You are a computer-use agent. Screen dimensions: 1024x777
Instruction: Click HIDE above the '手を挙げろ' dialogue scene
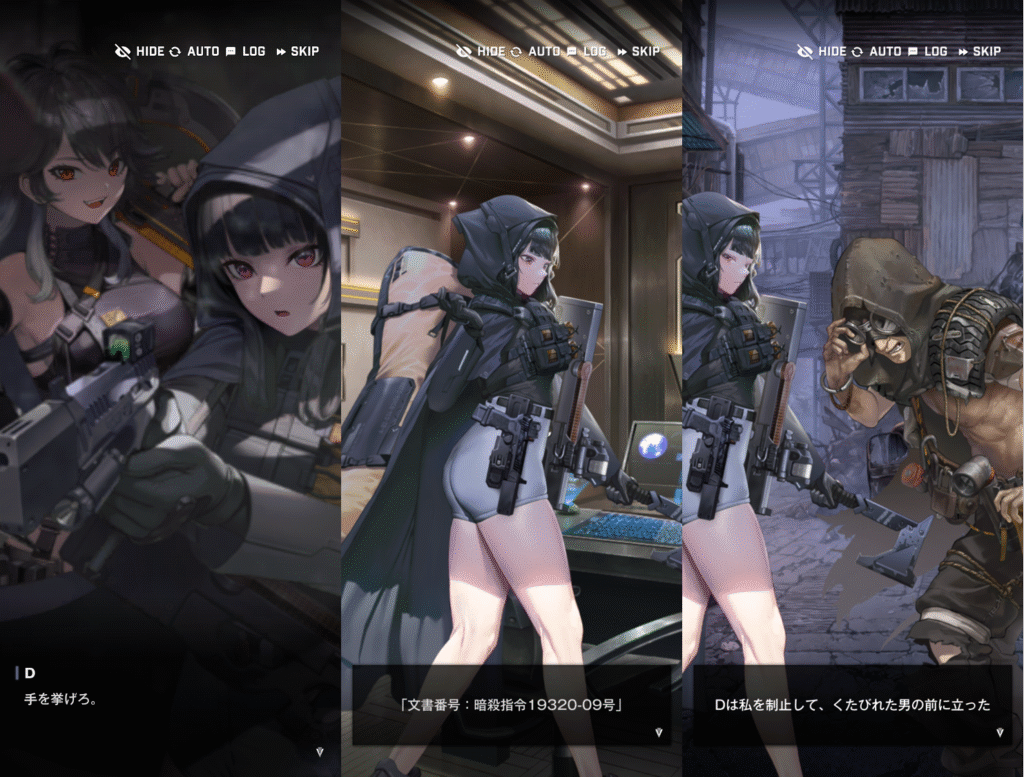139,51
